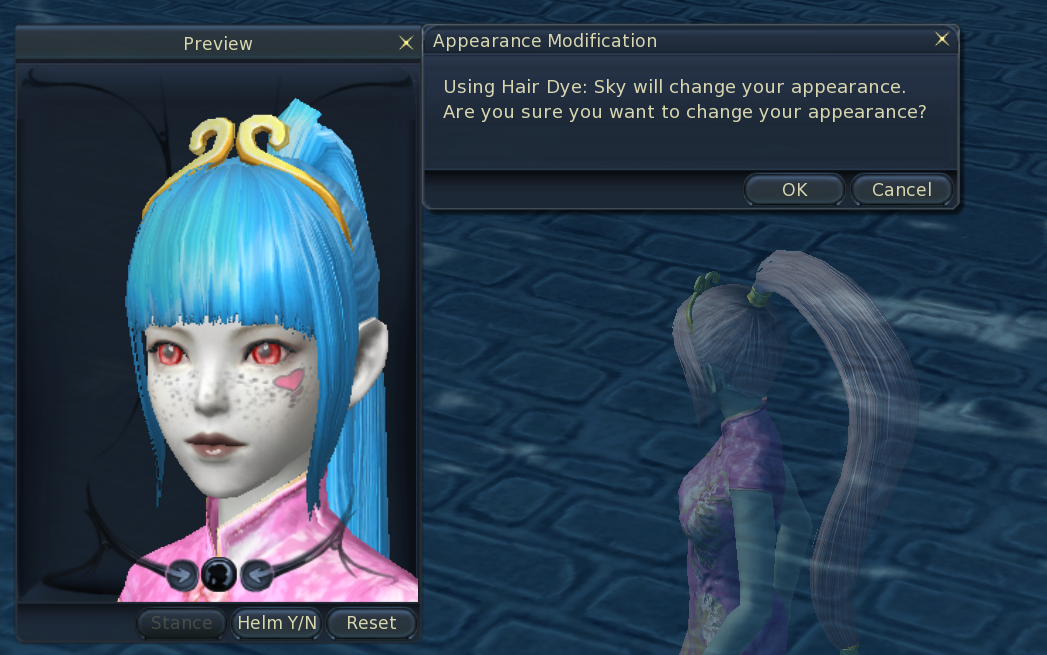Click the right-pointing rotate arrow in Preview
1047x655 pixels.
coord(181,574)
